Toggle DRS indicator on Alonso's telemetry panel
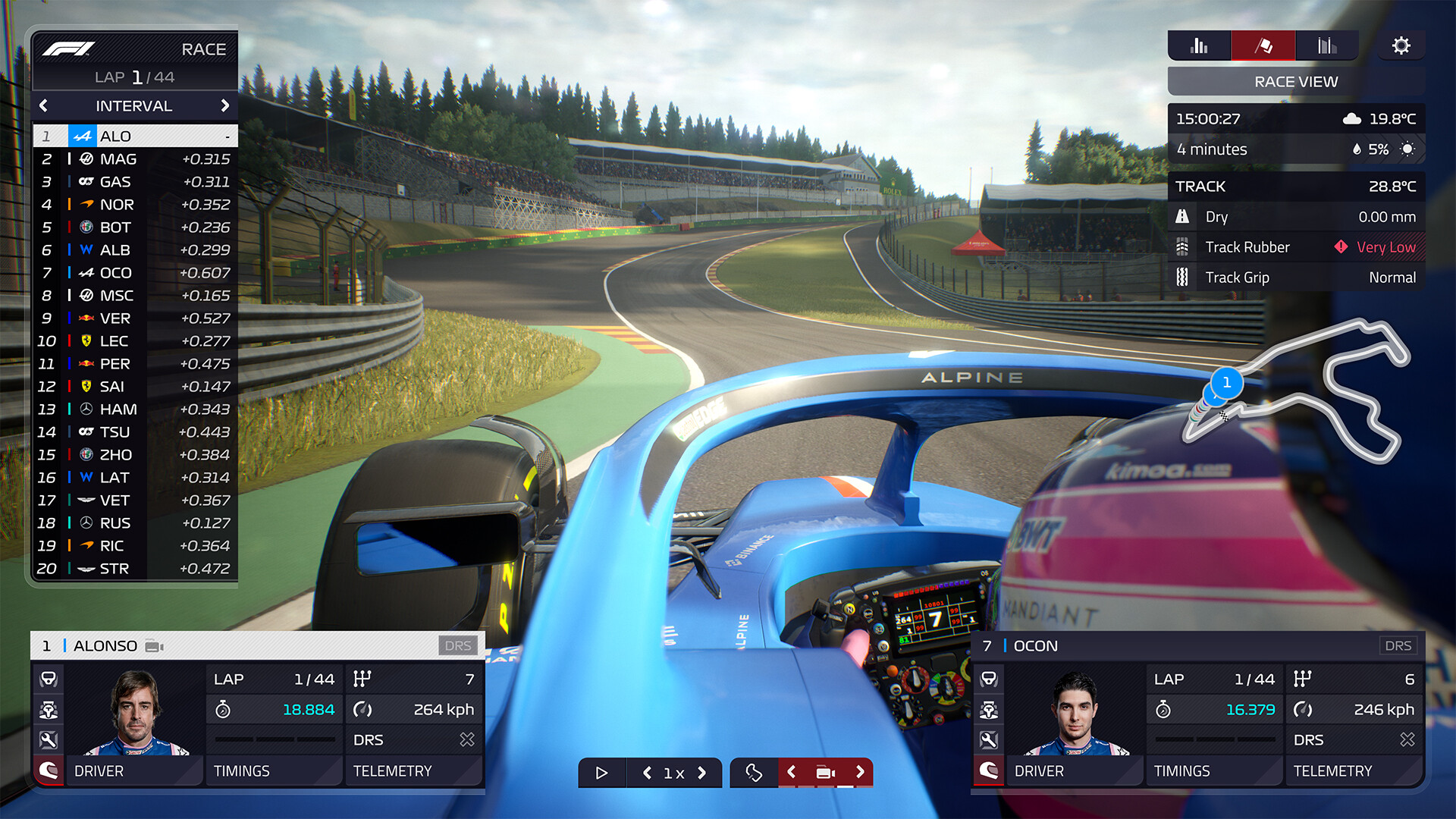Viewport: 1456px width, 819px height. [415, 739]
